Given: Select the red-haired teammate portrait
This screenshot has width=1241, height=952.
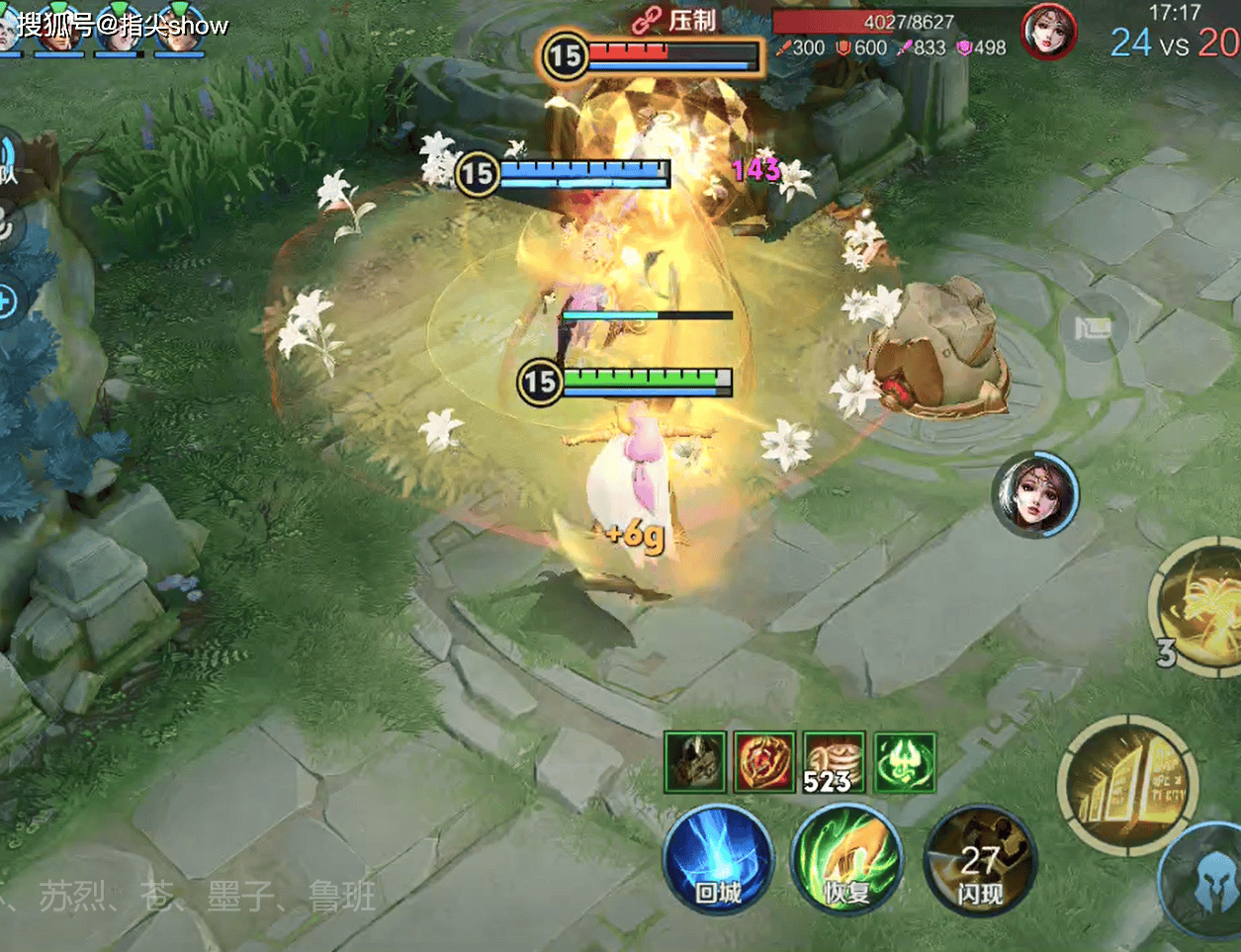Looking at the screenshot, I should [x=57, y=30].
